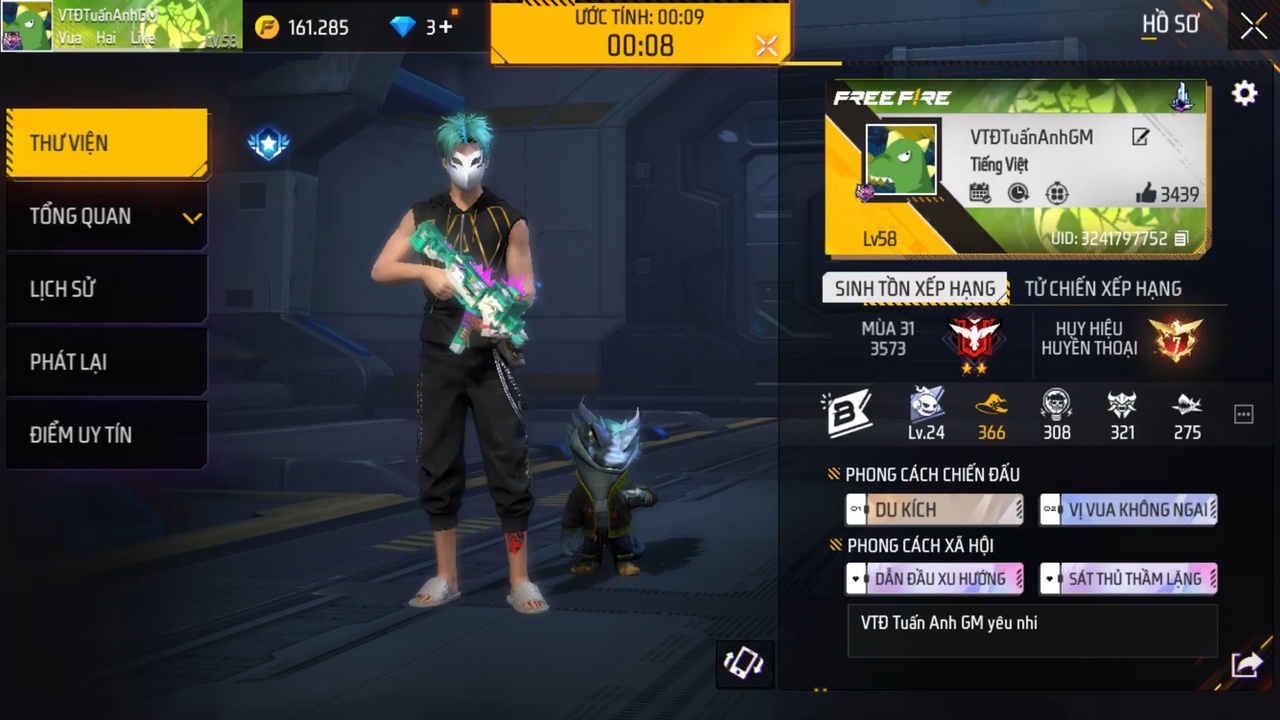1280x720 pixels.
Task: Click the signature text box
Action: 1032,630
